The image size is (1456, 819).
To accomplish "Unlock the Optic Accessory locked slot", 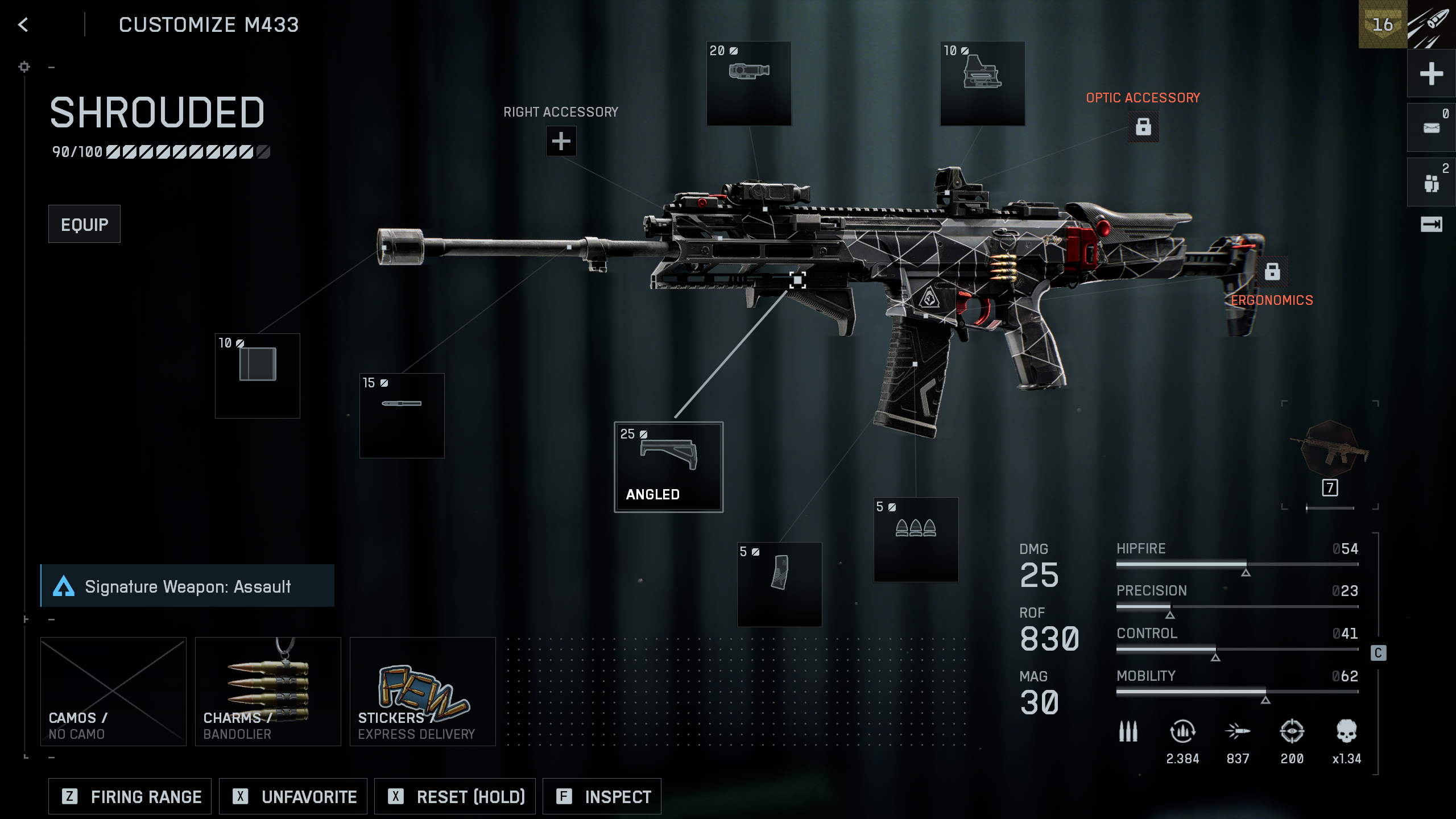I will 1143,126.
